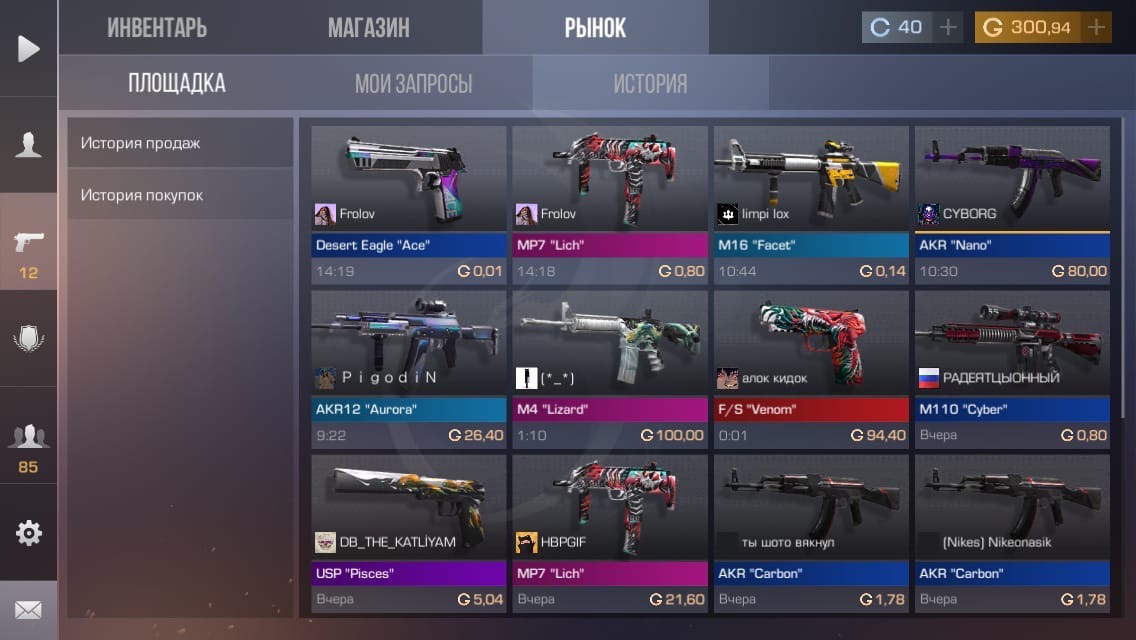Screen dimensions: 1136x640
Task: Open the Мои запросы sub-tab
Action: (x=413, y=83)
